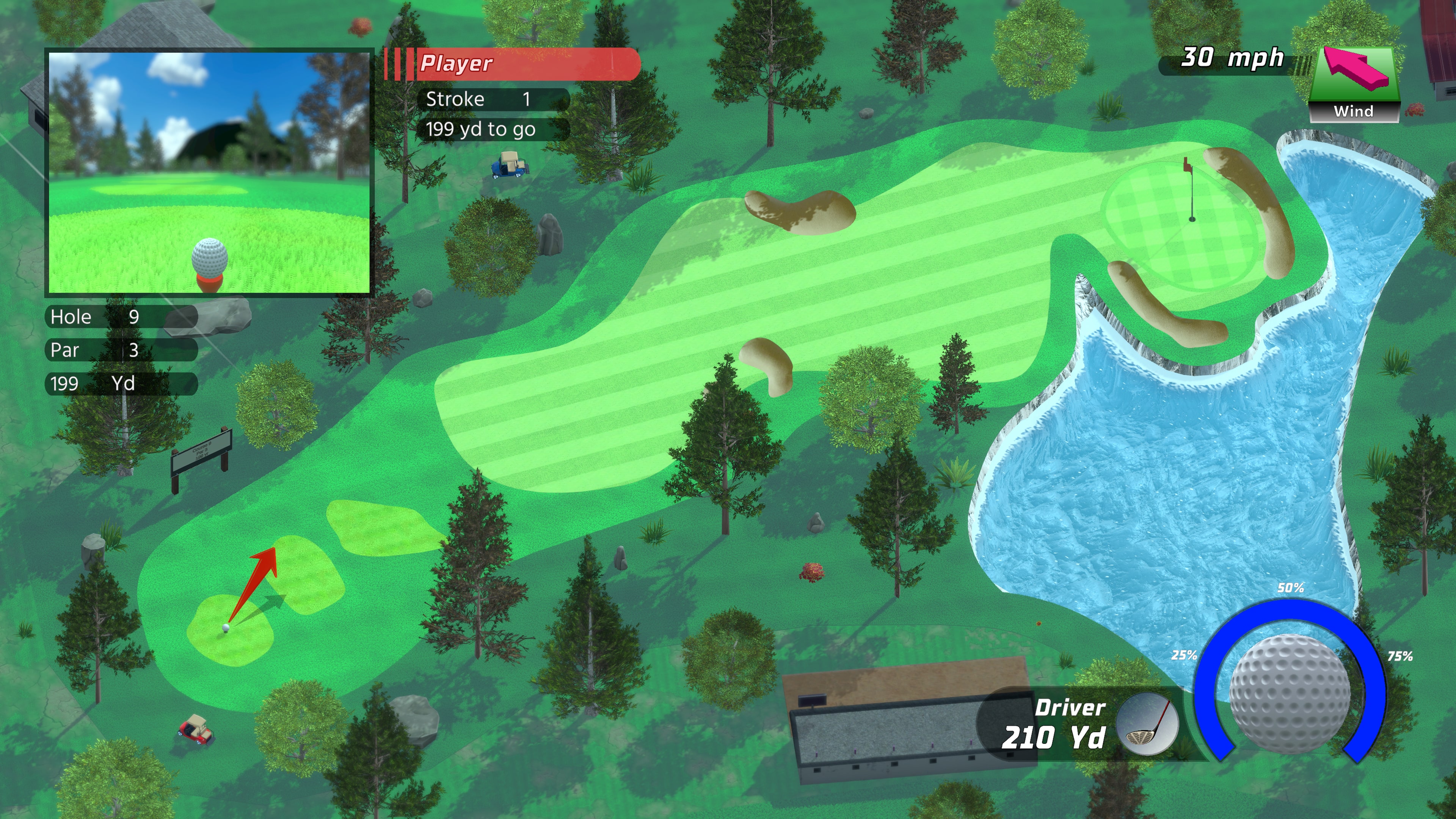Click the 30 mph wind speed readout
The height and width of the screenshot is (819, 1456).
click(x=1232, y=58)
